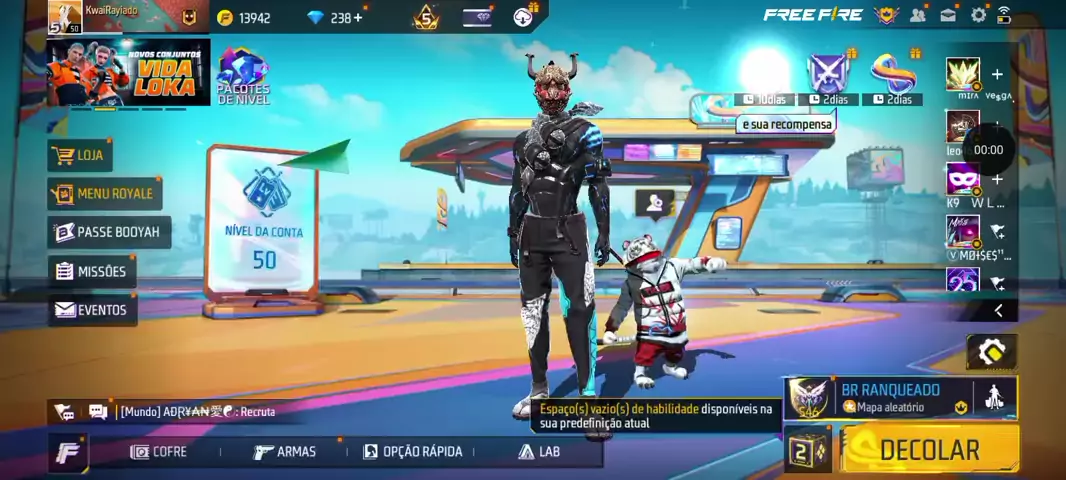Add diamonds with the plus button
Viewport: 1066px width, 480px height.
tap(358, 17)
